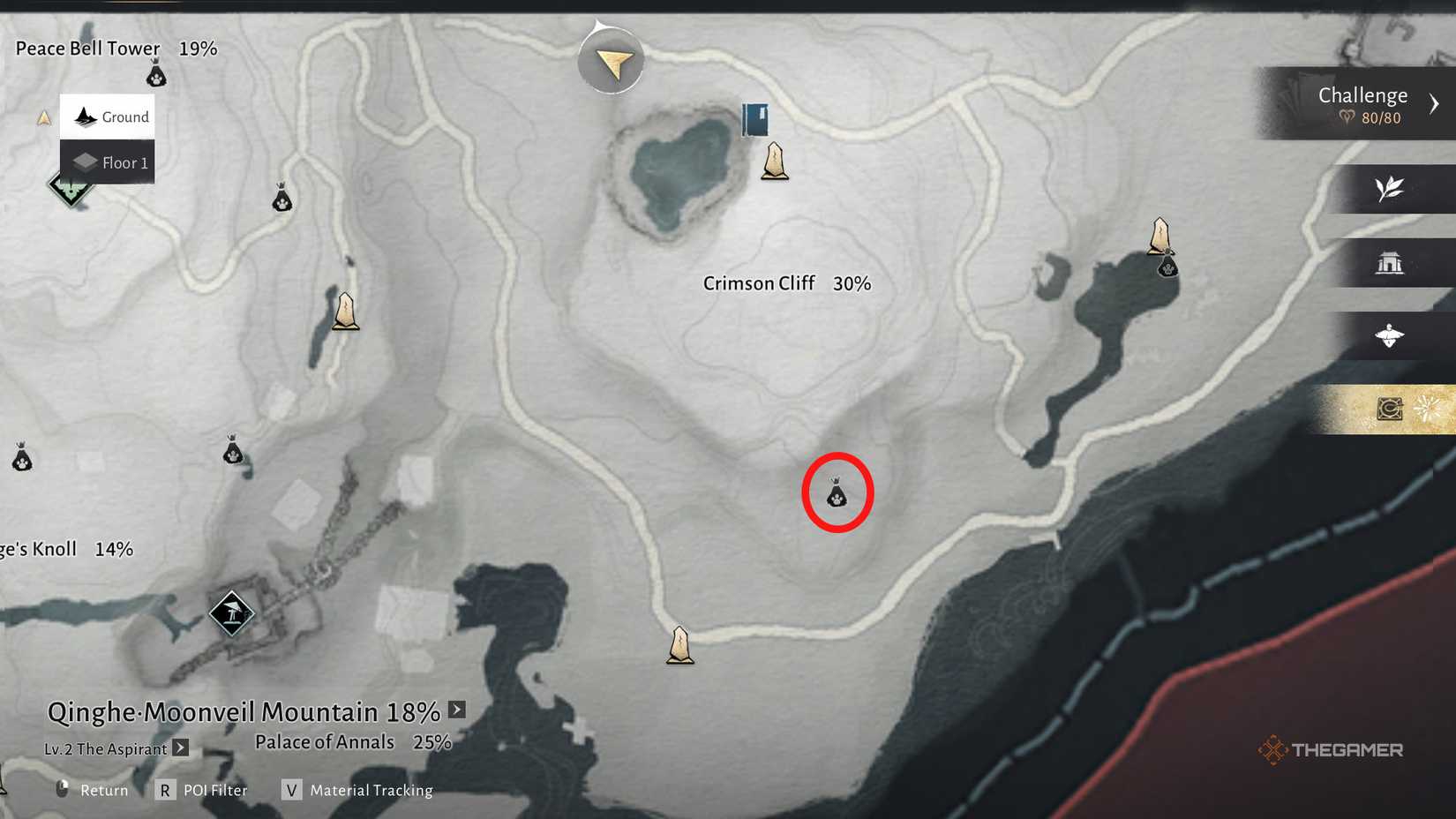The height and width of the screenshot is (819, 1456).
Task: Click the highlighted gold scroll category tab
Action: coord(1390,409)
